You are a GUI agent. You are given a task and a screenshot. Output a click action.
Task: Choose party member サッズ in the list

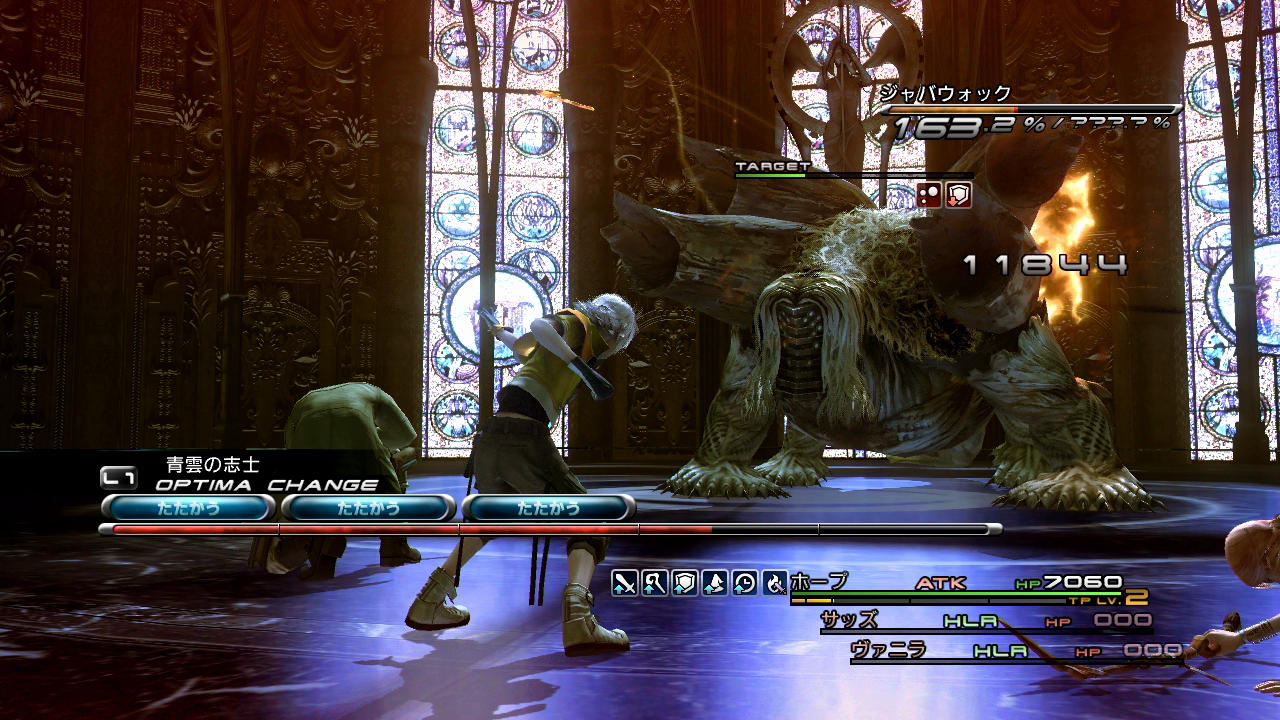pyautogui.click(x=849, y=620)
